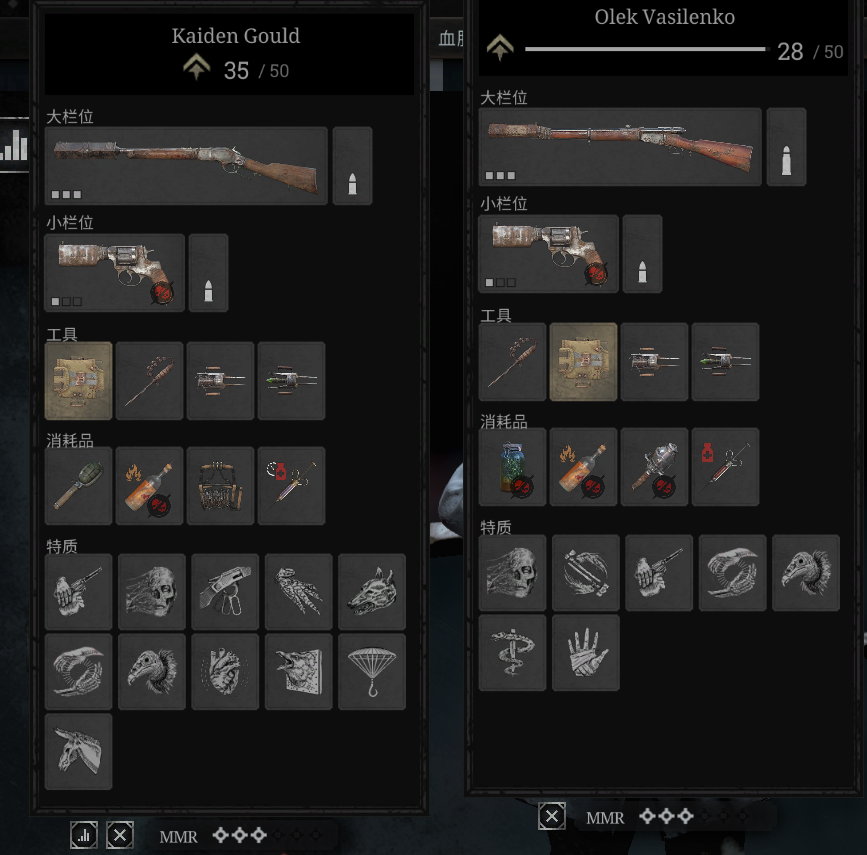The image size is (867, 855).
Task: Inspect the anatomical heart trait
Action: (225, 672)
